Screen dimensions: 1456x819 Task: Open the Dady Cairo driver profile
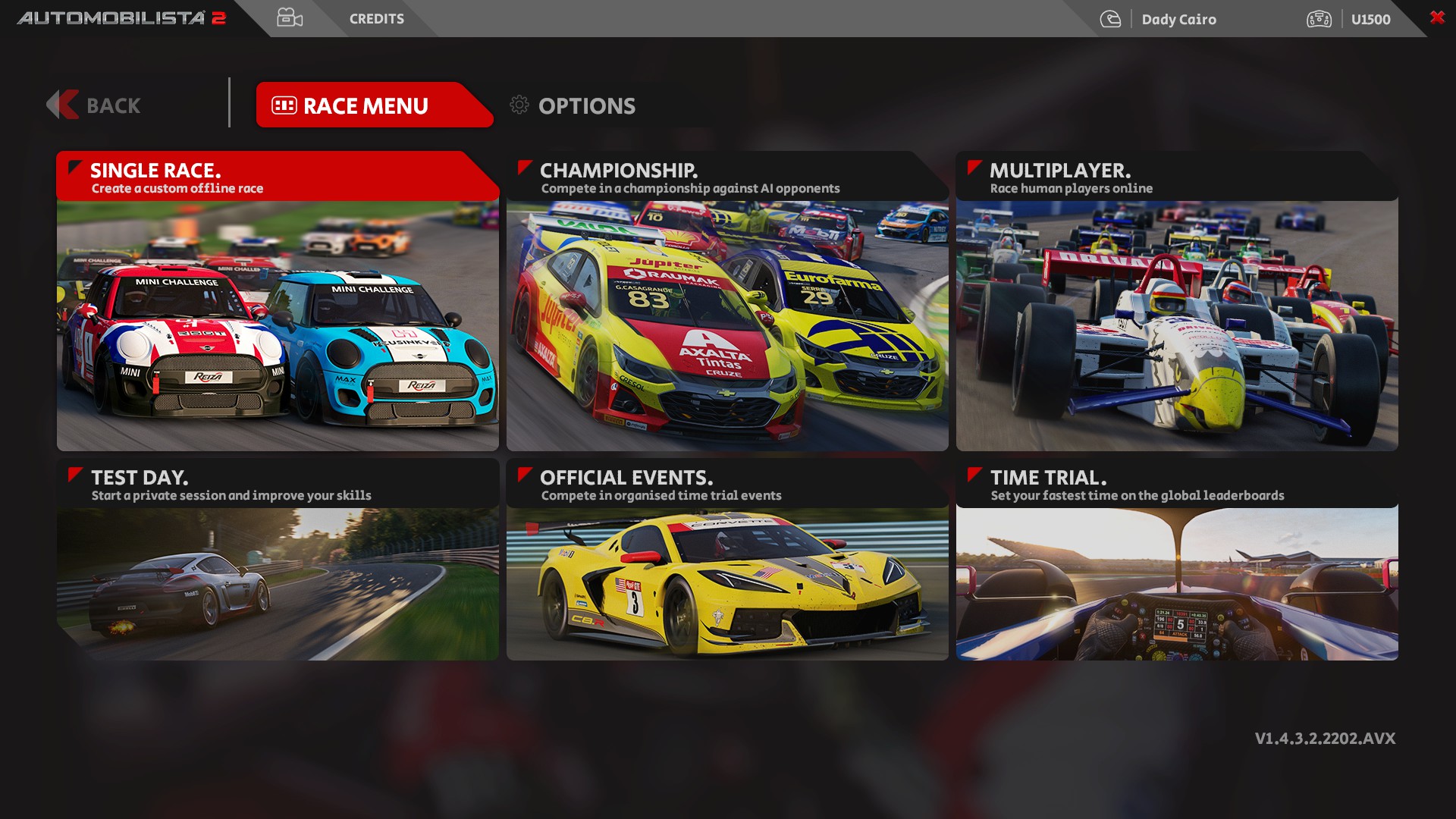[x=1178, y=20]
